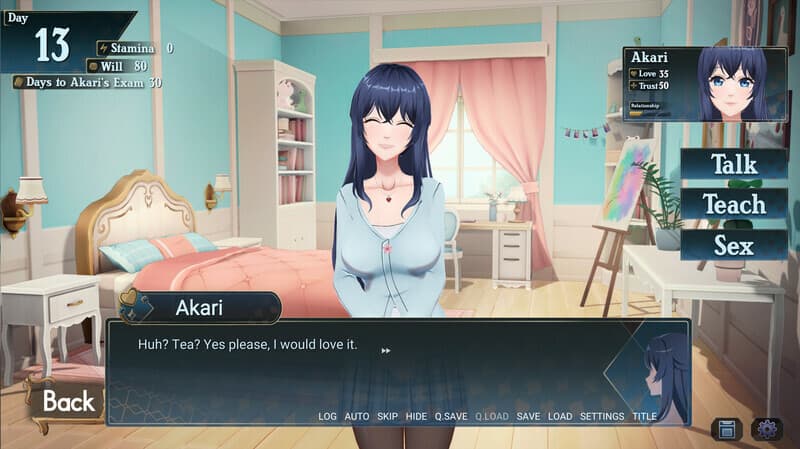Screen dimensions: 800x449
Task: Click the Back button
Action: coord(67,402)
